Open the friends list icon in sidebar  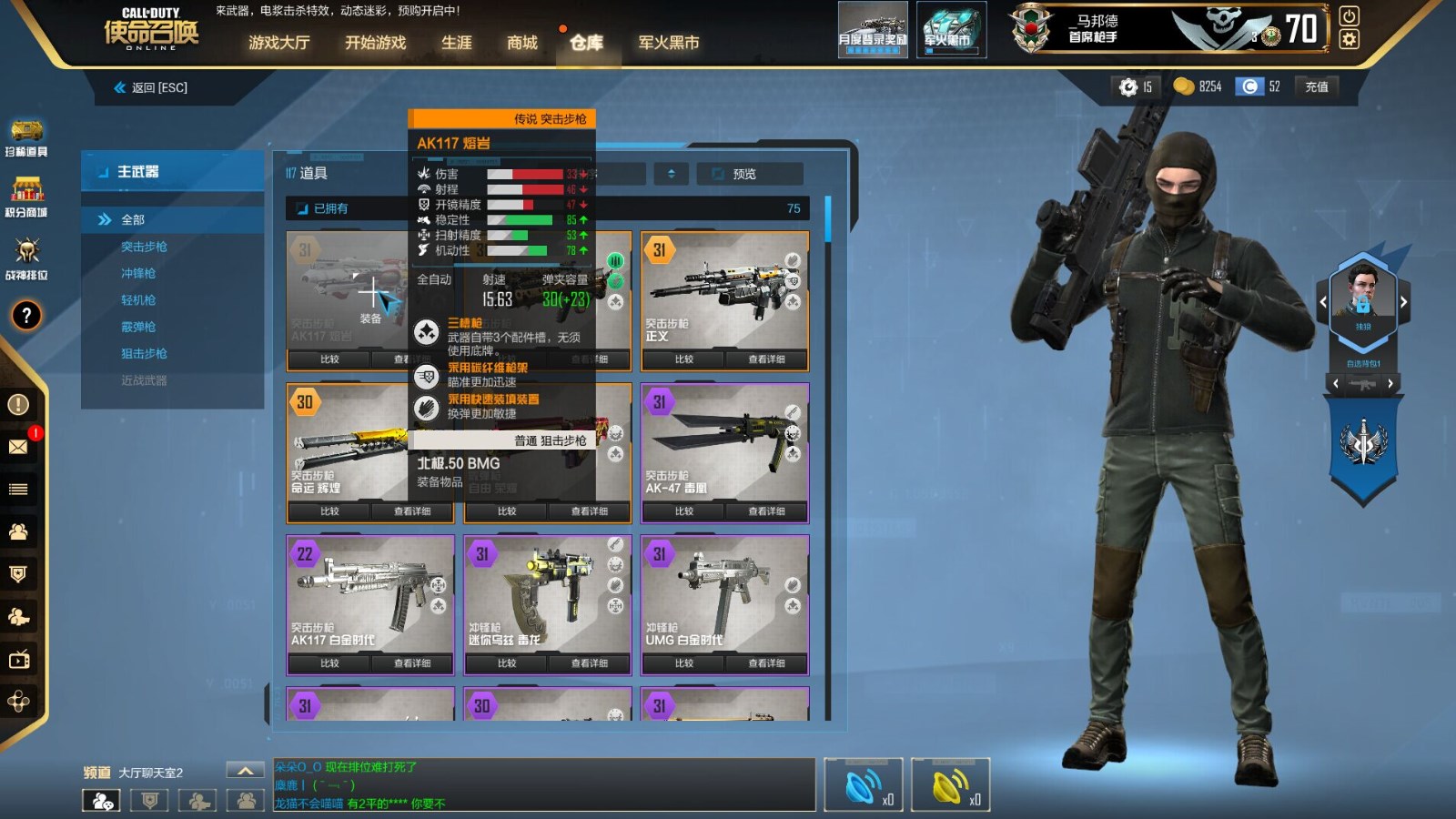pos(18,532)
